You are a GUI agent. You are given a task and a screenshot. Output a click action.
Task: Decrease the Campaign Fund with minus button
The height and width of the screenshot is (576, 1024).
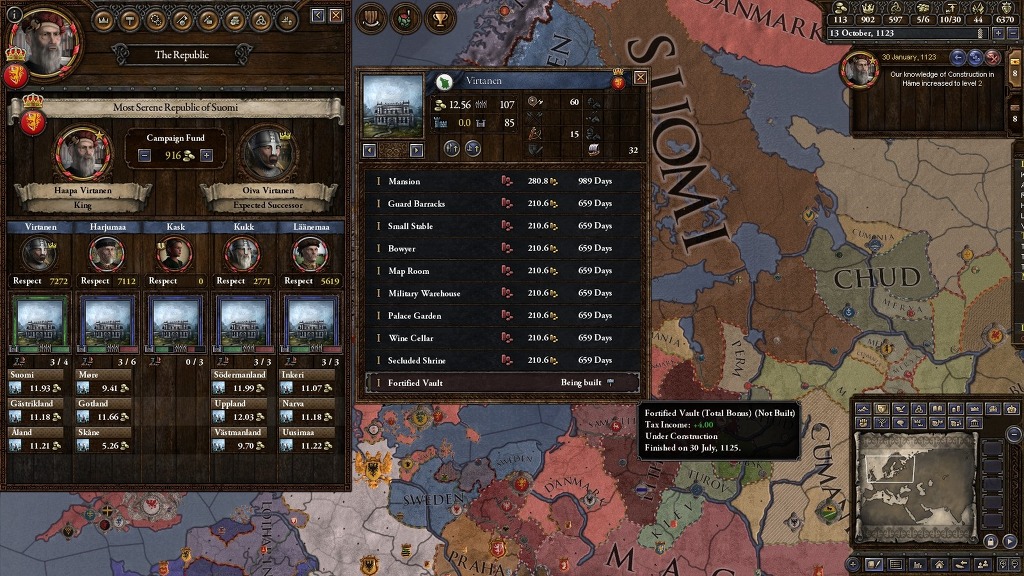point(145,155)
